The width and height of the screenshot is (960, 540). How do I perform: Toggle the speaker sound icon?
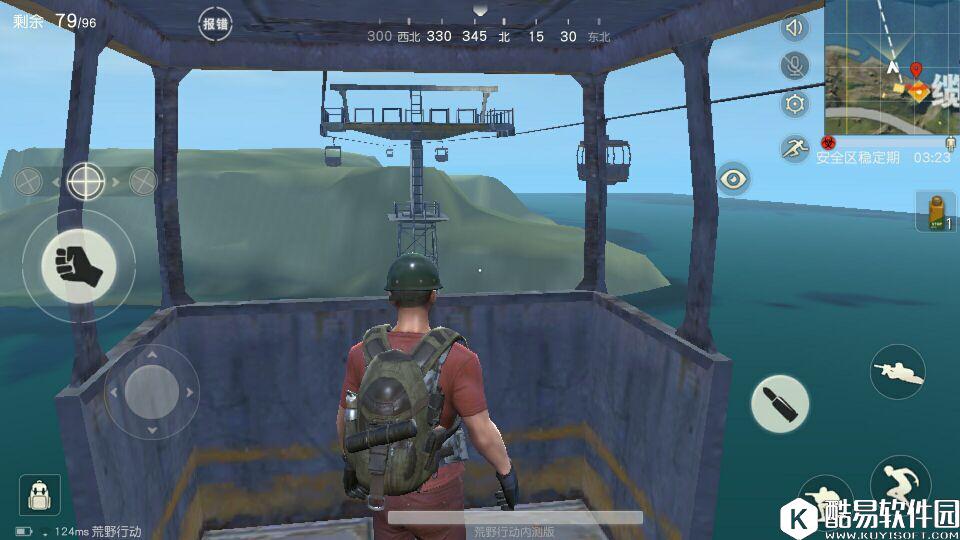pyautogui.click(x=795, y=28)
